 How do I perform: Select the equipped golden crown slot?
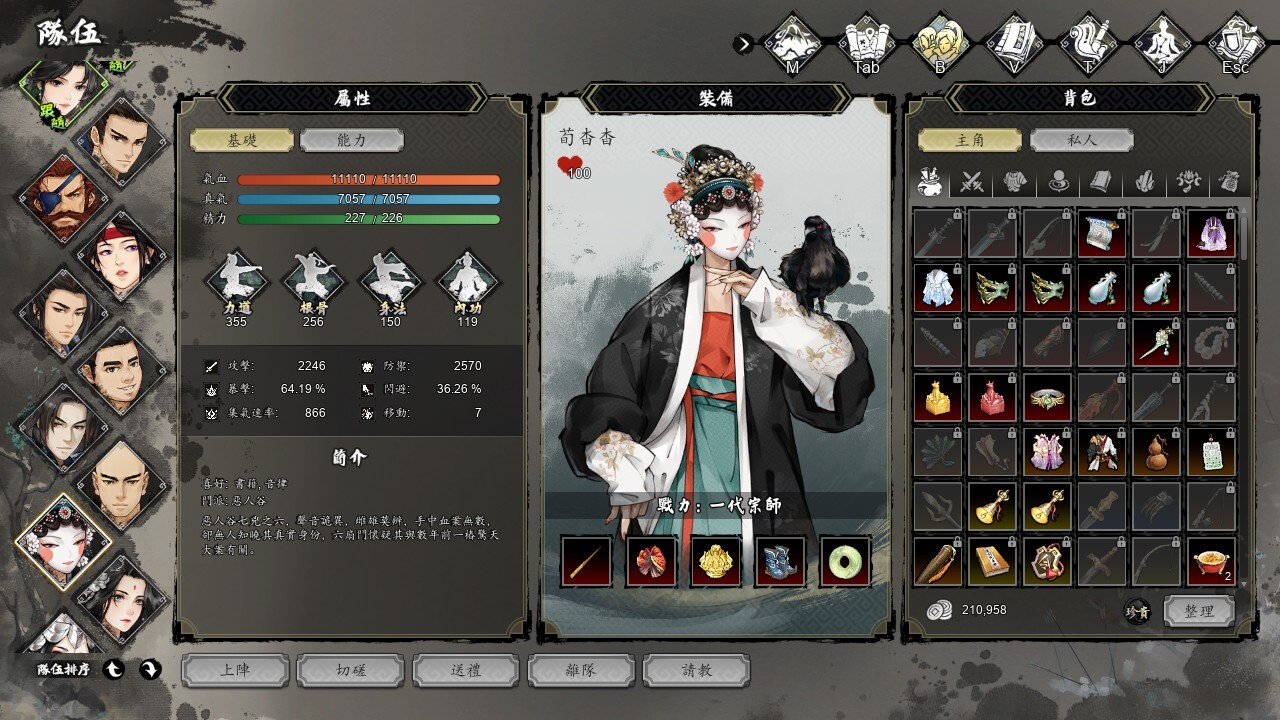point(716,561)
